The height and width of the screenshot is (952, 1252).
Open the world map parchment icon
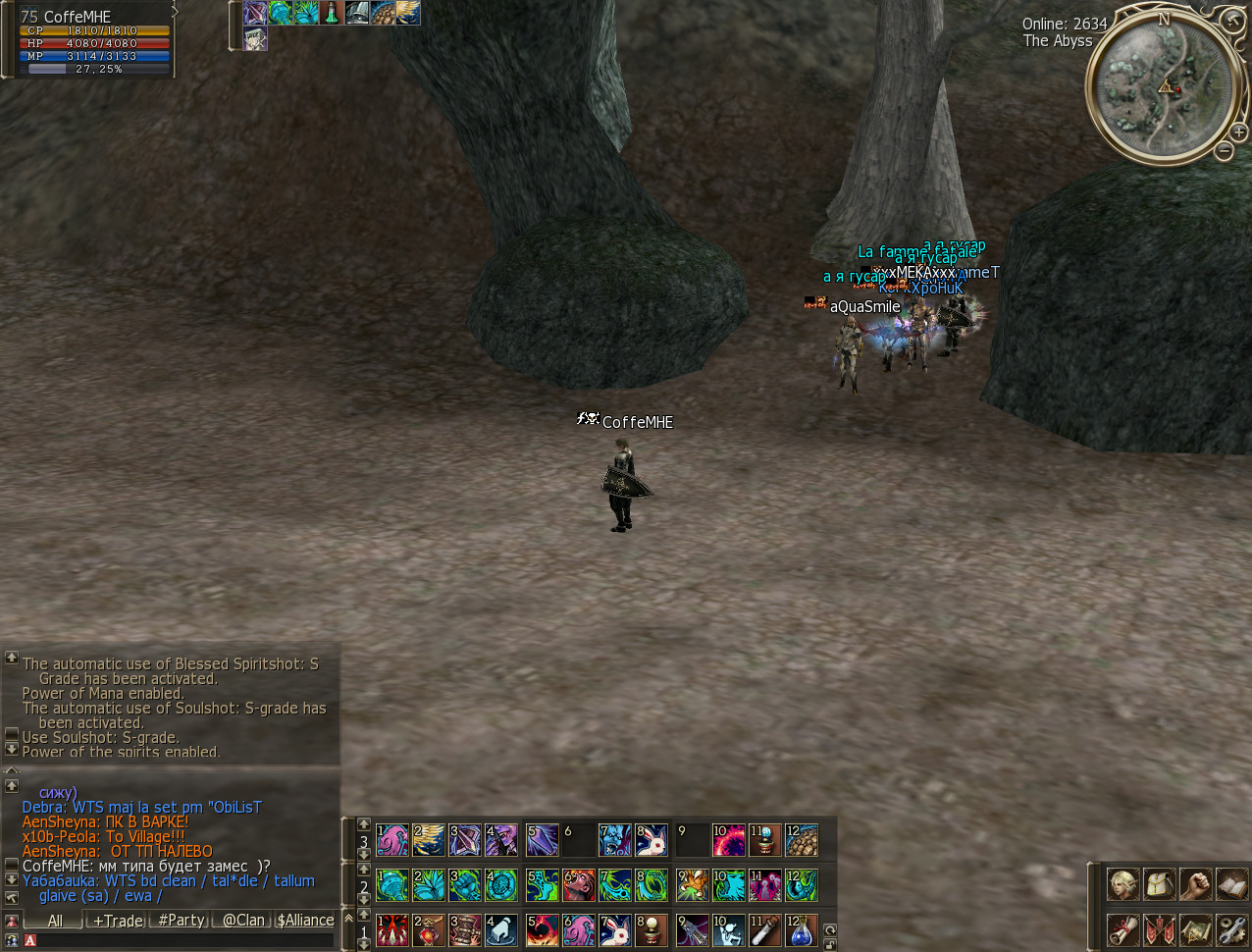[x=1195, y=928]
